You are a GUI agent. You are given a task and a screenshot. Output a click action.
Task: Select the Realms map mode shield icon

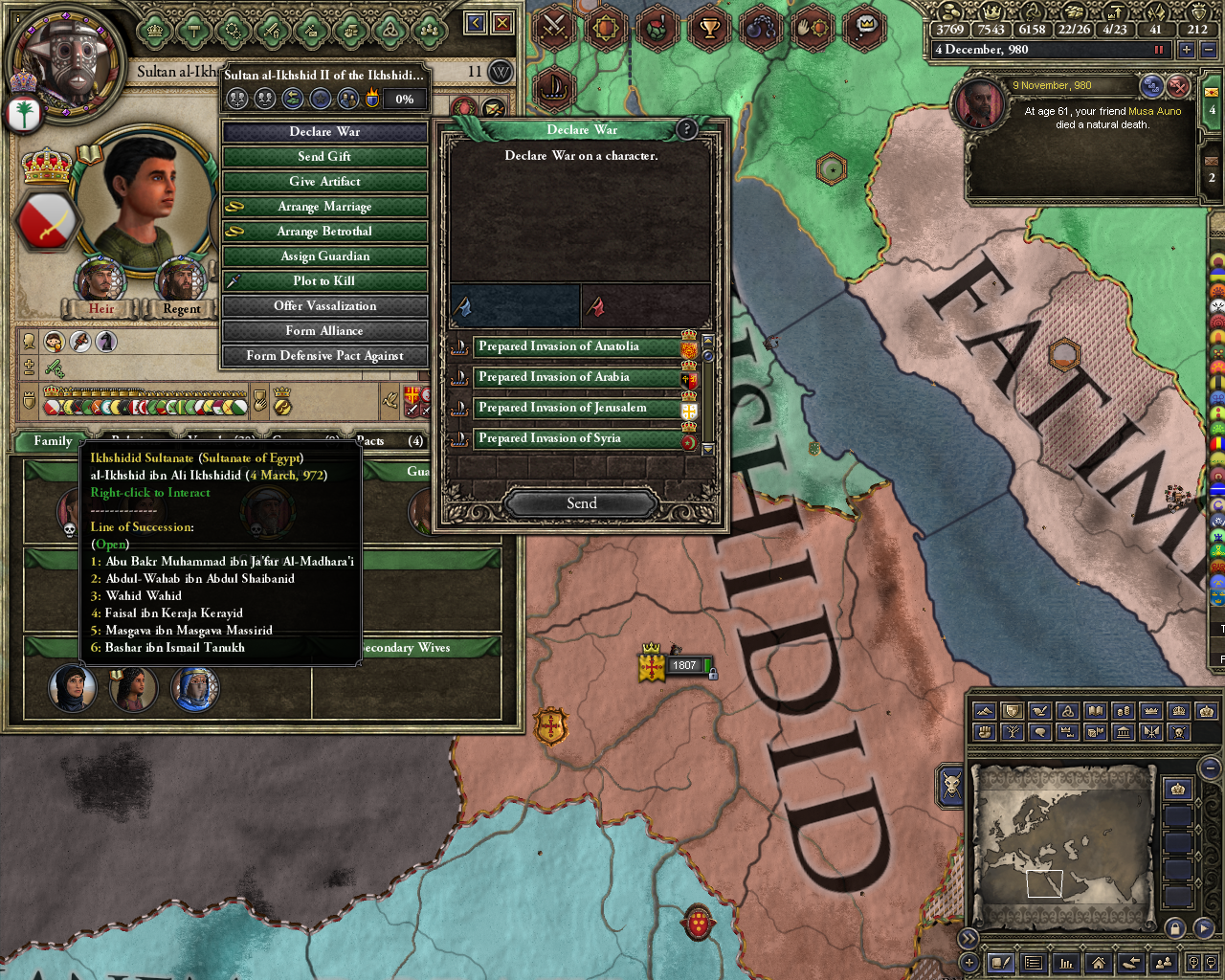coord(1012,711)
